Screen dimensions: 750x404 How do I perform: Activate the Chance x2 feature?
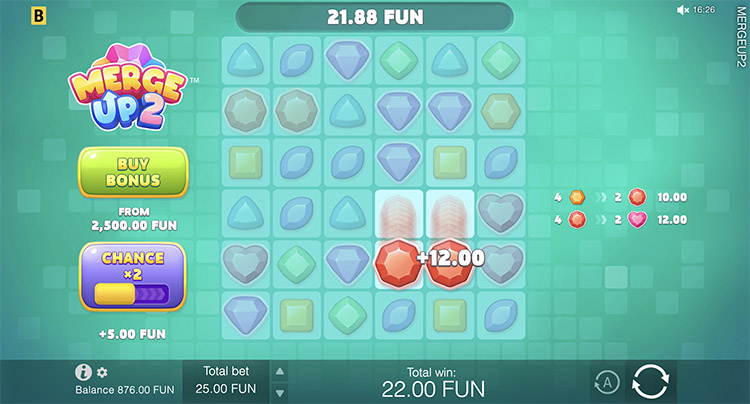pos(133,275)
